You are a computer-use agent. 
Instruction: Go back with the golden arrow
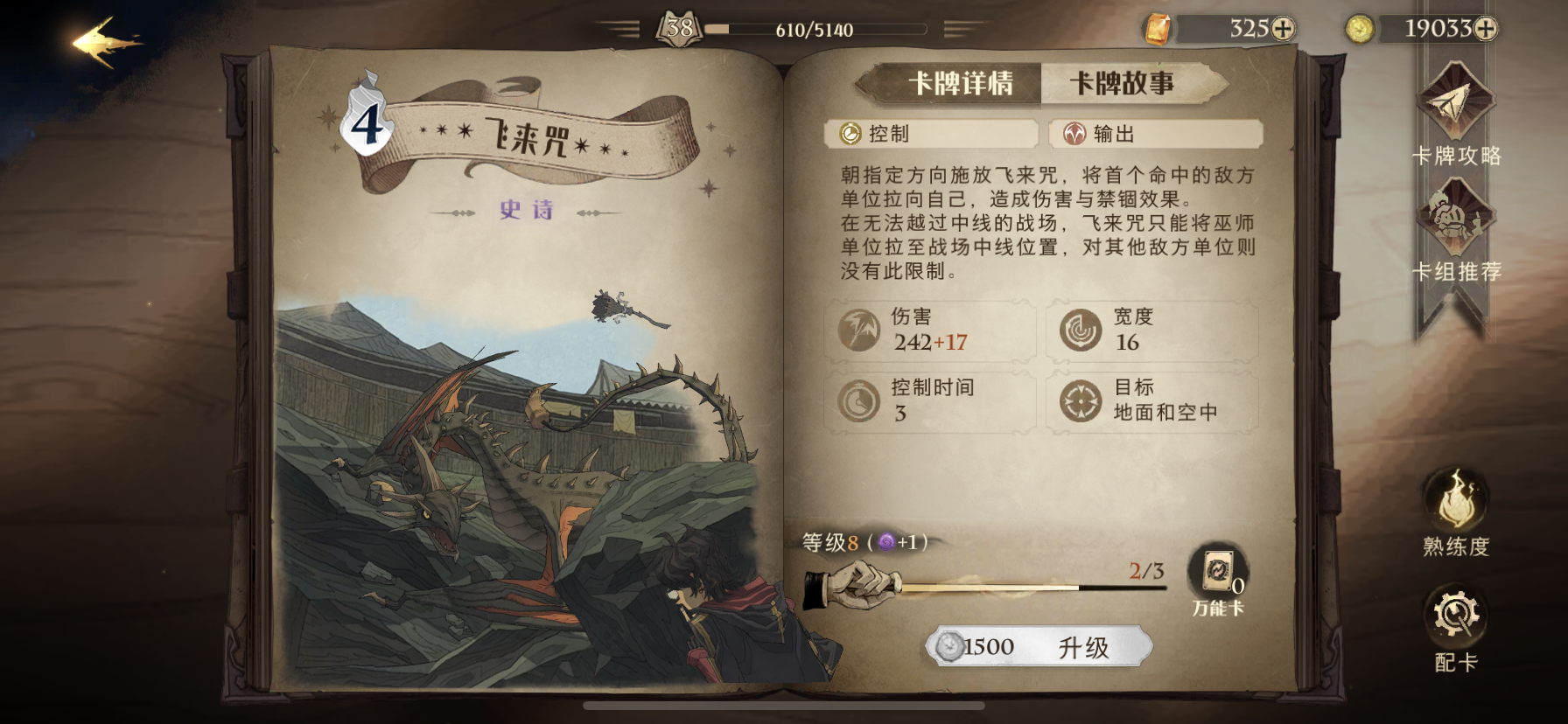pyautogui.click(x=107, y=41)
